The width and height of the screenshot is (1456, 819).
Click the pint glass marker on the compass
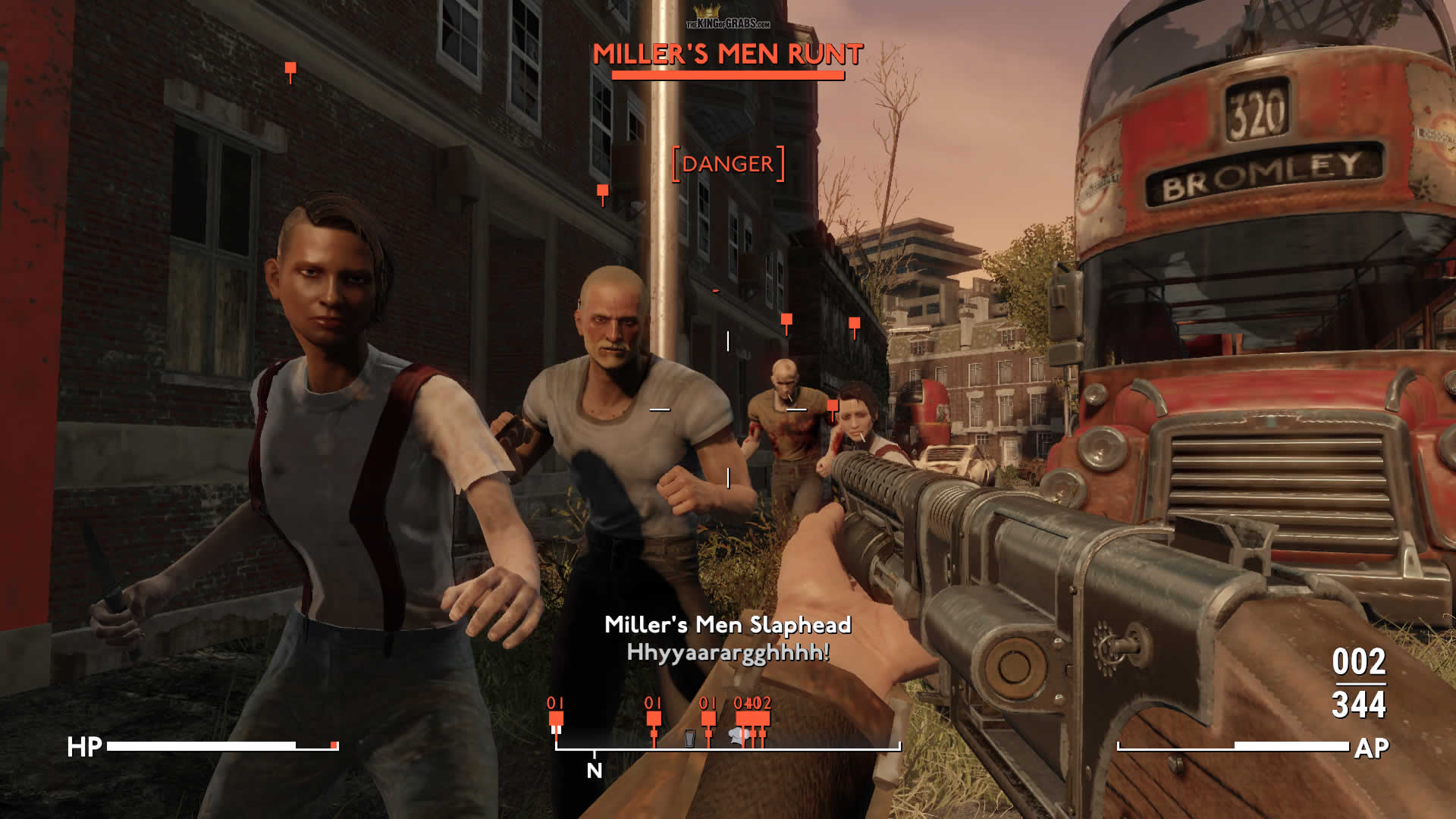click(x=689, y=738)
